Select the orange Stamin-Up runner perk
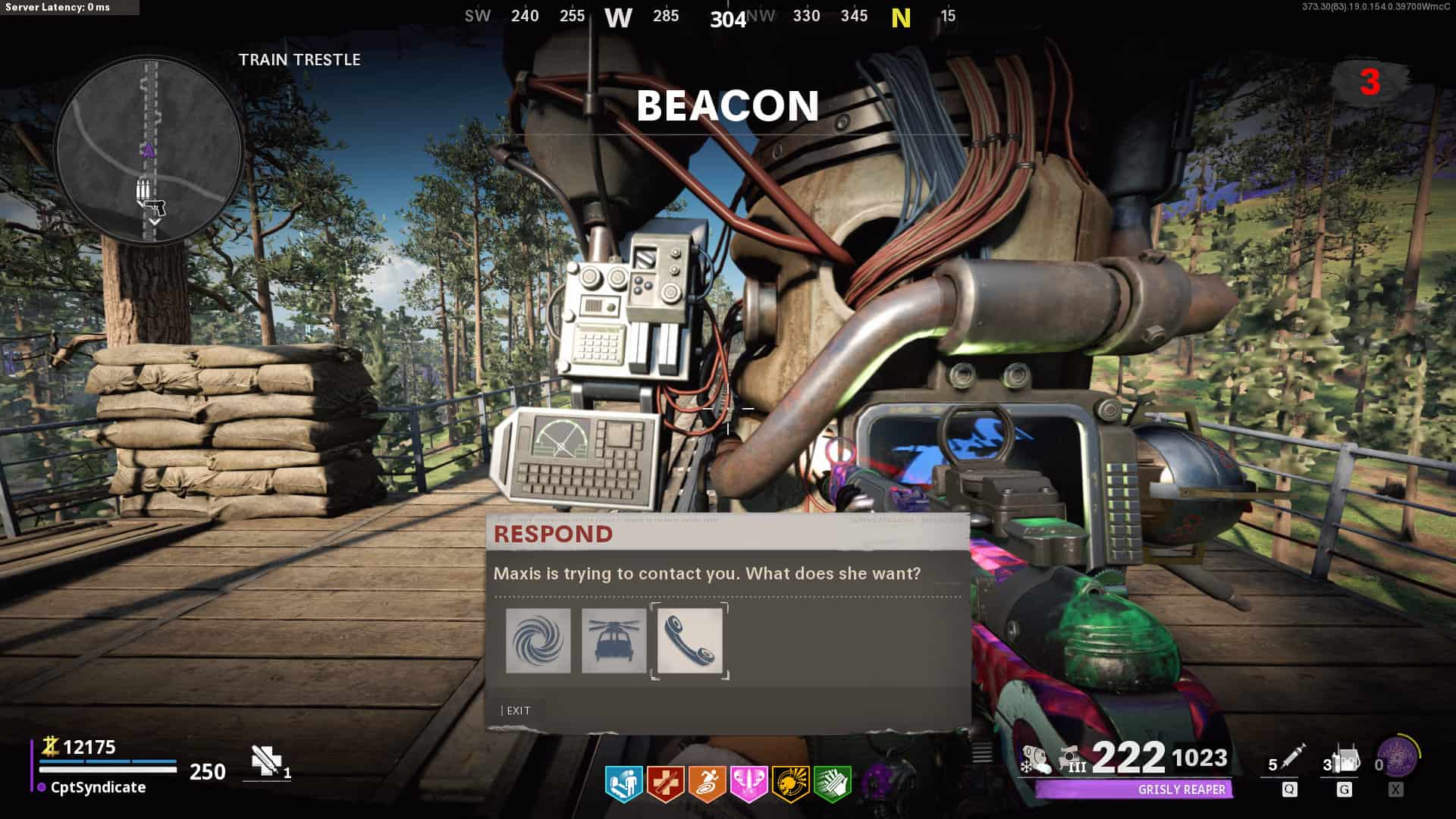1456x819 pixels. [x=707, y=784]
